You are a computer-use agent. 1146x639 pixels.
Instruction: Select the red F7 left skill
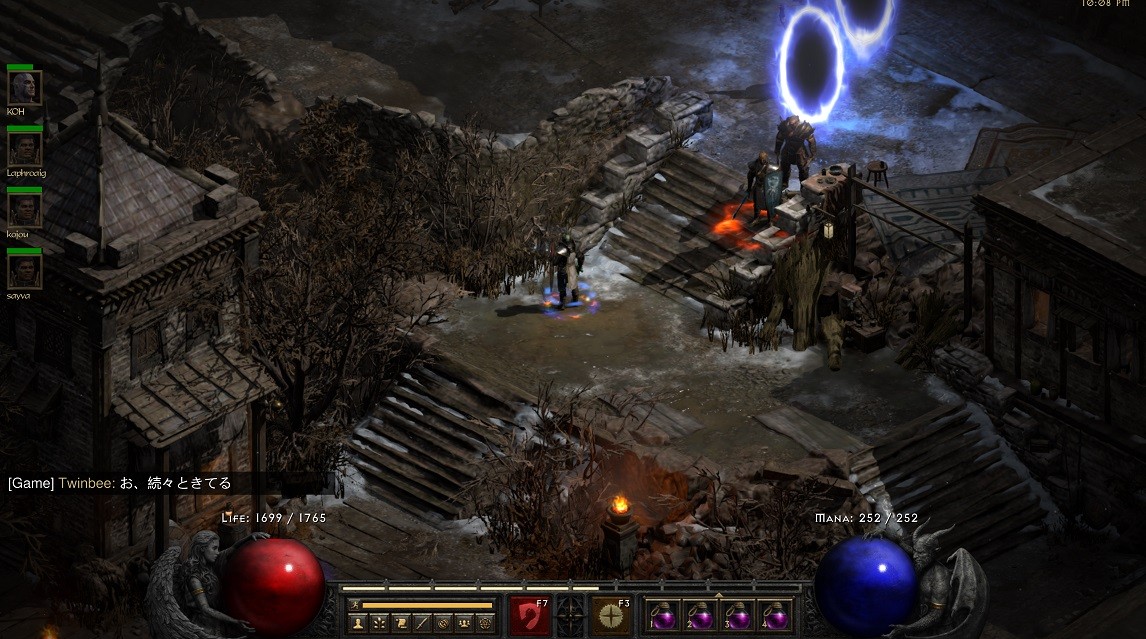[529, 616]
